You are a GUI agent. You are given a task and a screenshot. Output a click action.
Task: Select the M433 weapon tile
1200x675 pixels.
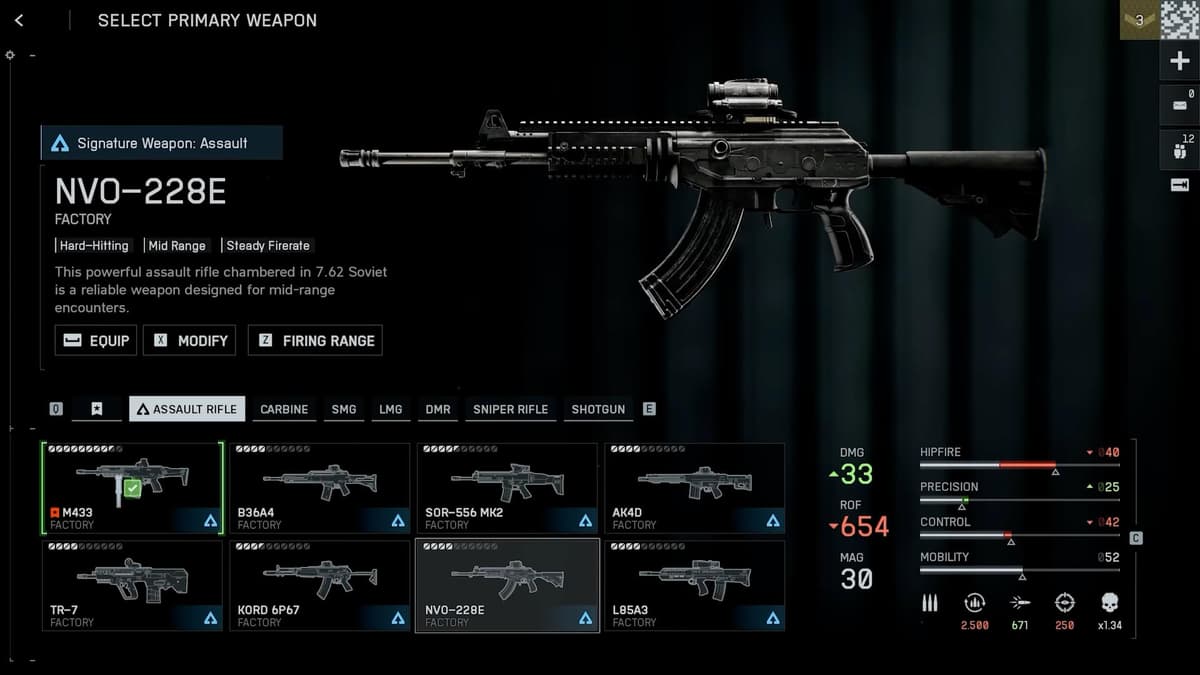click(x=132, y=488)
